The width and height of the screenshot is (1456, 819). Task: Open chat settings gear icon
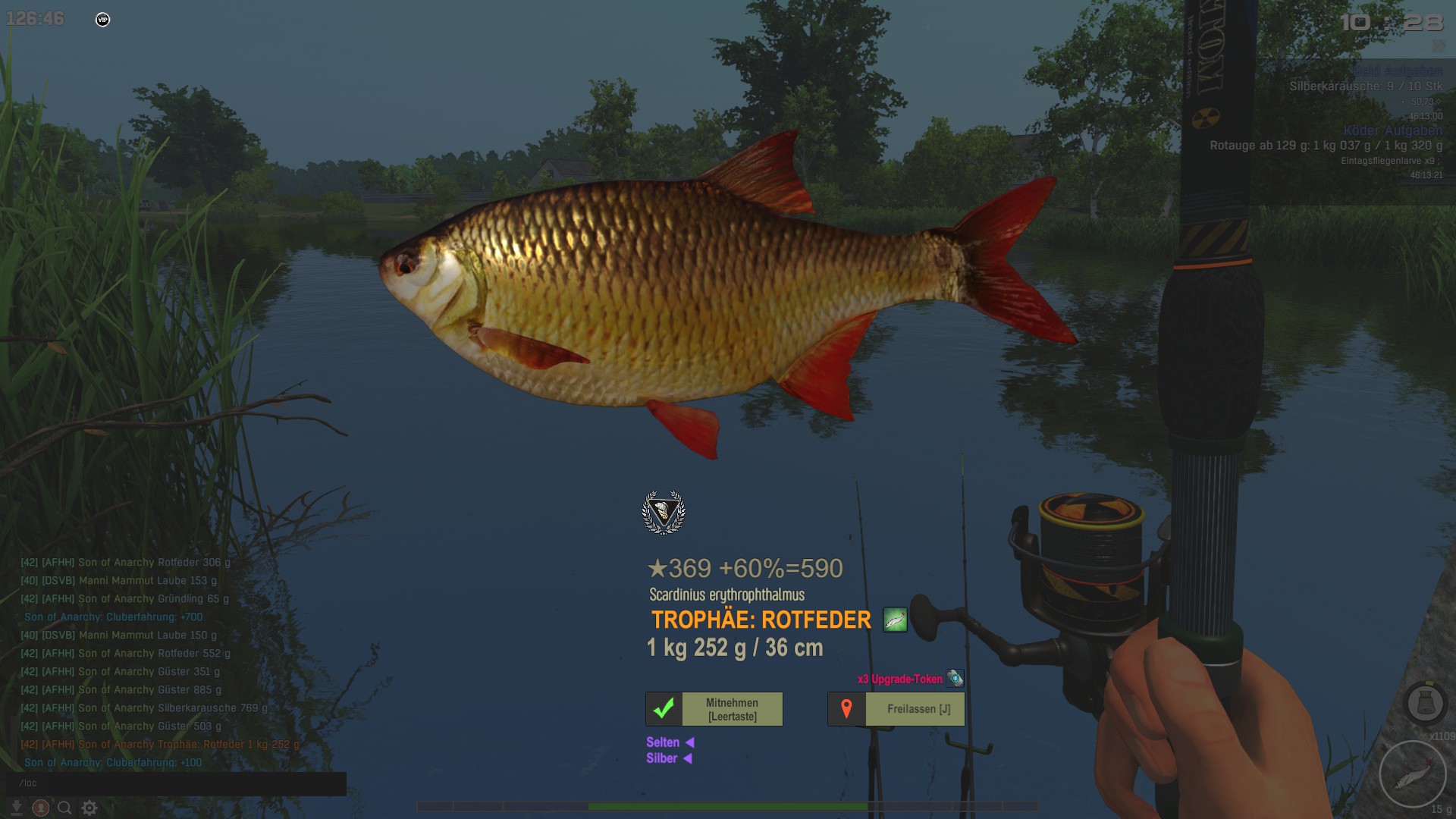89,808
